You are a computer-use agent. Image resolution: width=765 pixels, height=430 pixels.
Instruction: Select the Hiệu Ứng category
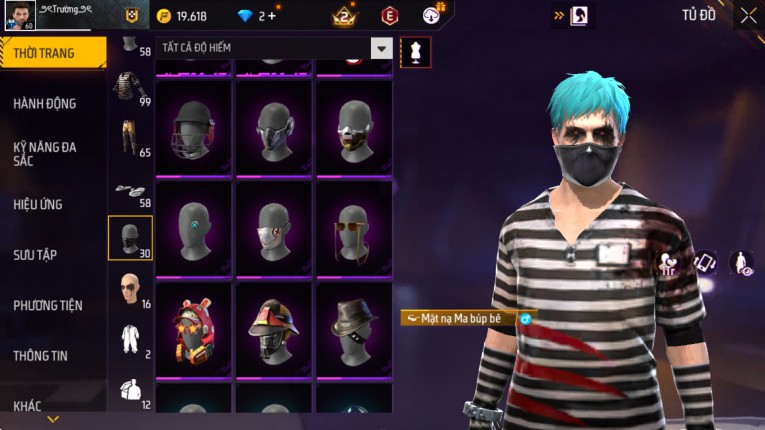pyautogui.click(x=38, y=204)
